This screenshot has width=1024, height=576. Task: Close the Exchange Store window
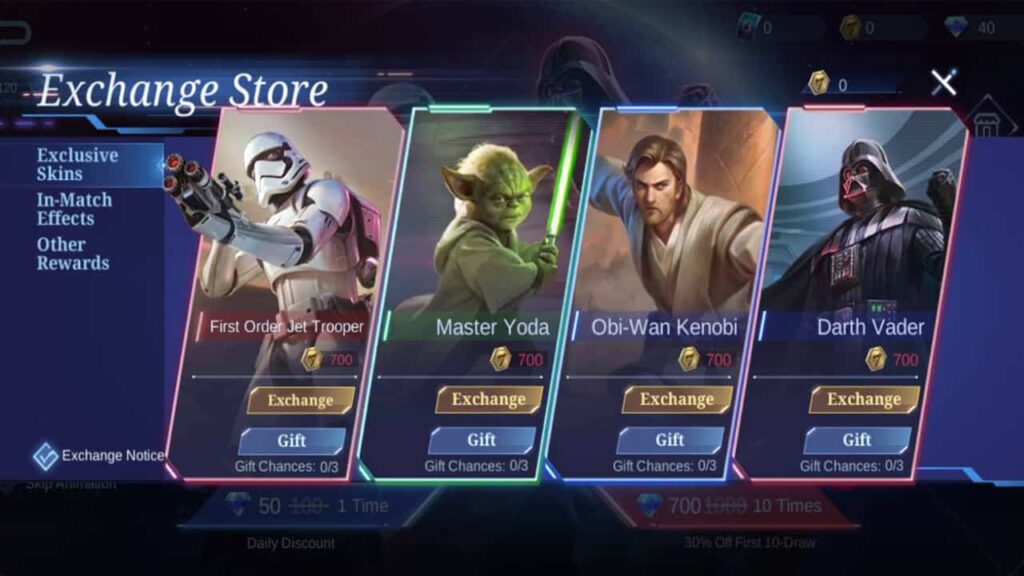[943, 83]
